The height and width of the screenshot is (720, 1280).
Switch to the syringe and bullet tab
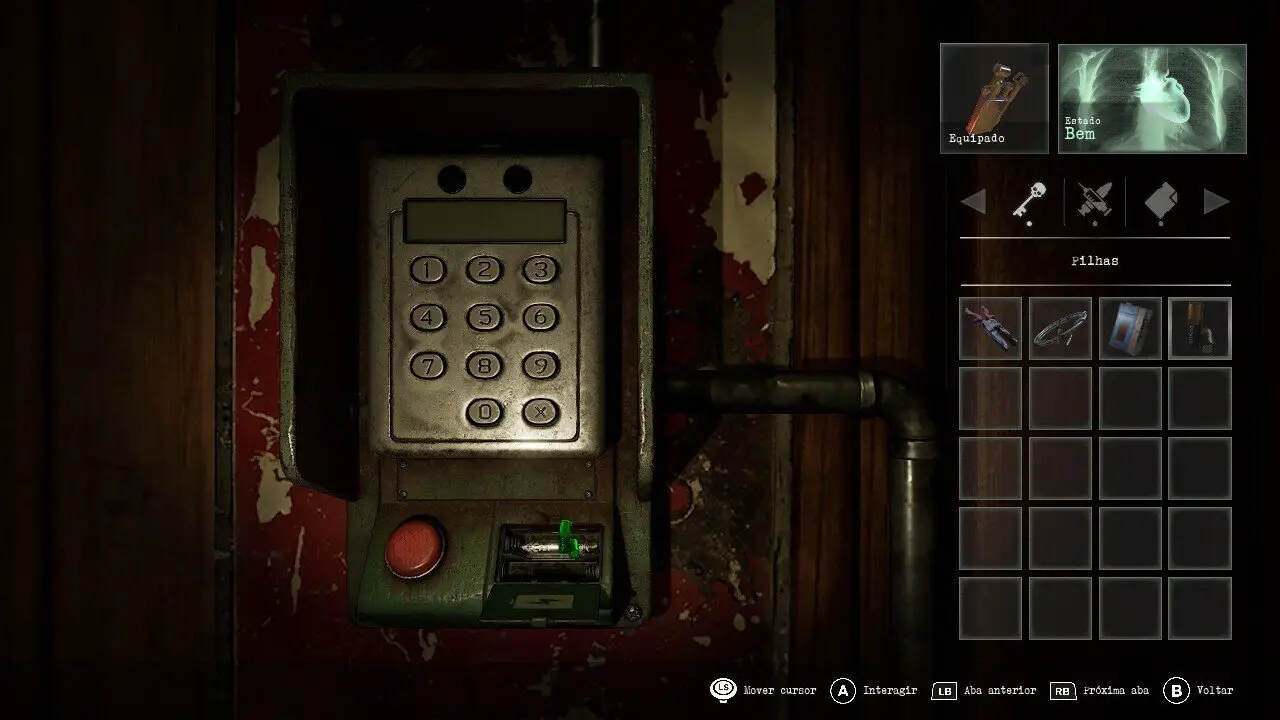coord(1095,201)
